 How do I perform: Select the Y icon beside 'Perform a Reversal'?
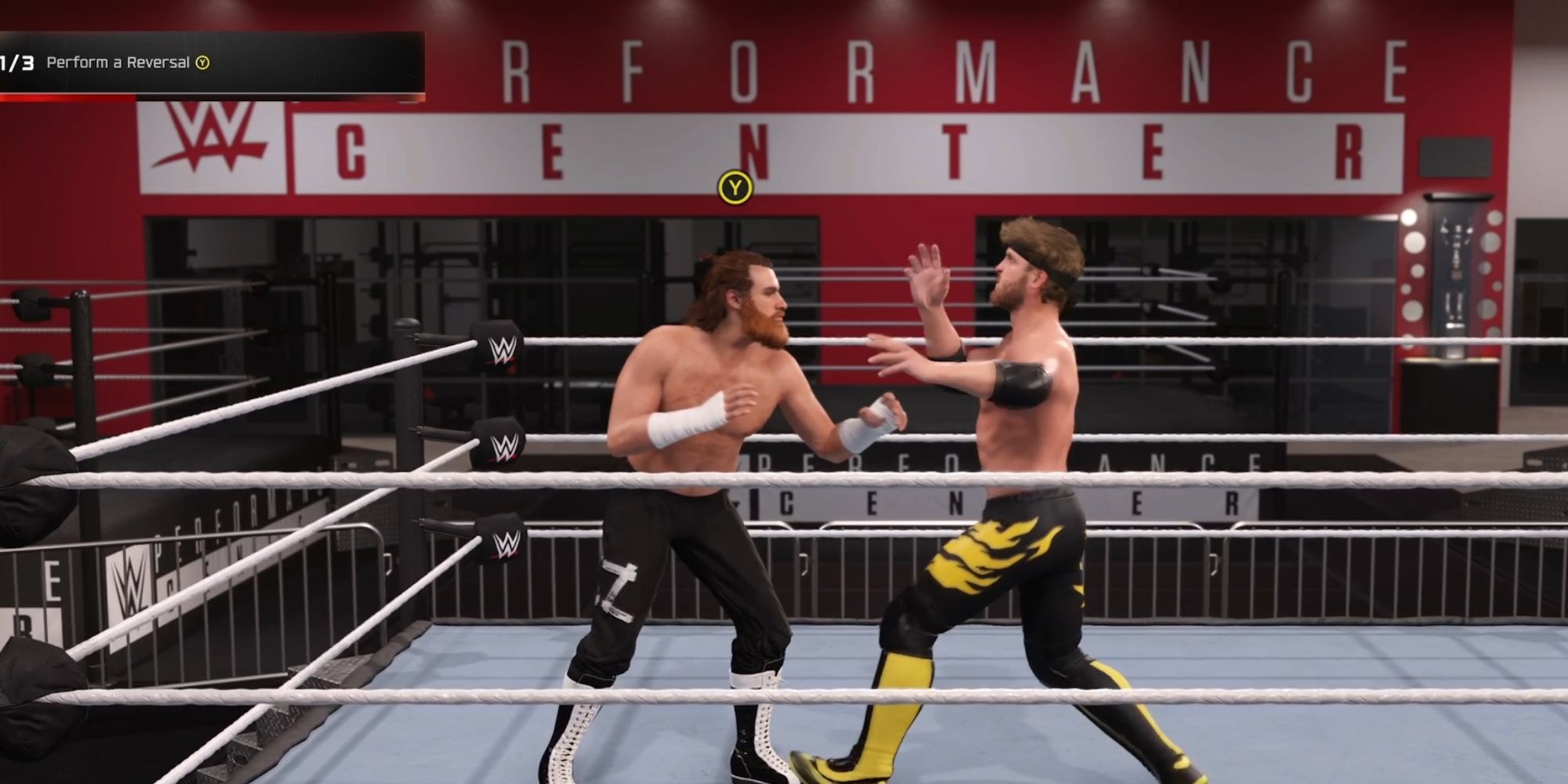click(202, 64)
